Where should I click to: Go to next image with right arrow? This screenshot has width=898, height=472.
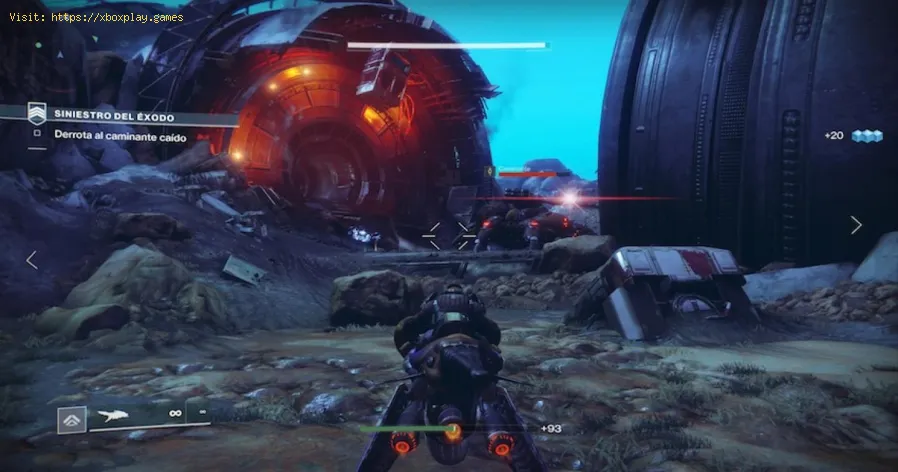[856, 225]
